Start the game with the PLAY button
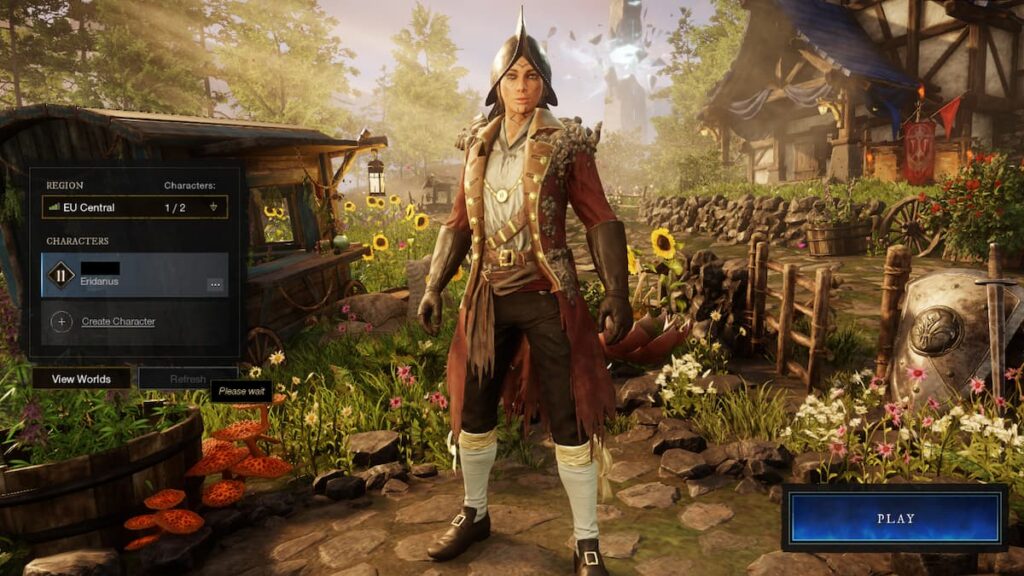 (895, 518)
